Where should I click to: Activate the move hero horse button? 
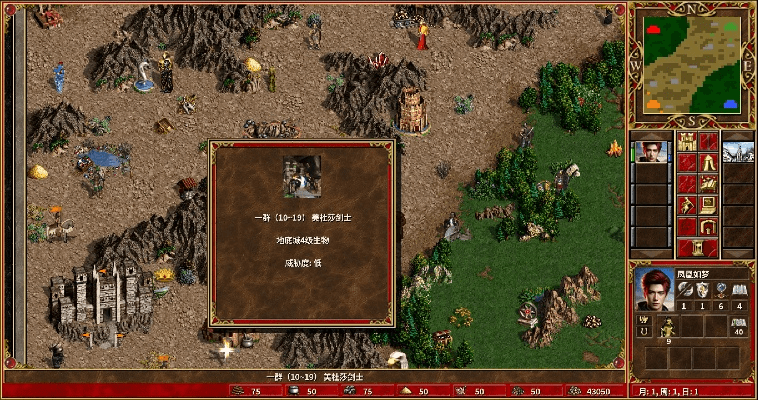tap(687, 184)
